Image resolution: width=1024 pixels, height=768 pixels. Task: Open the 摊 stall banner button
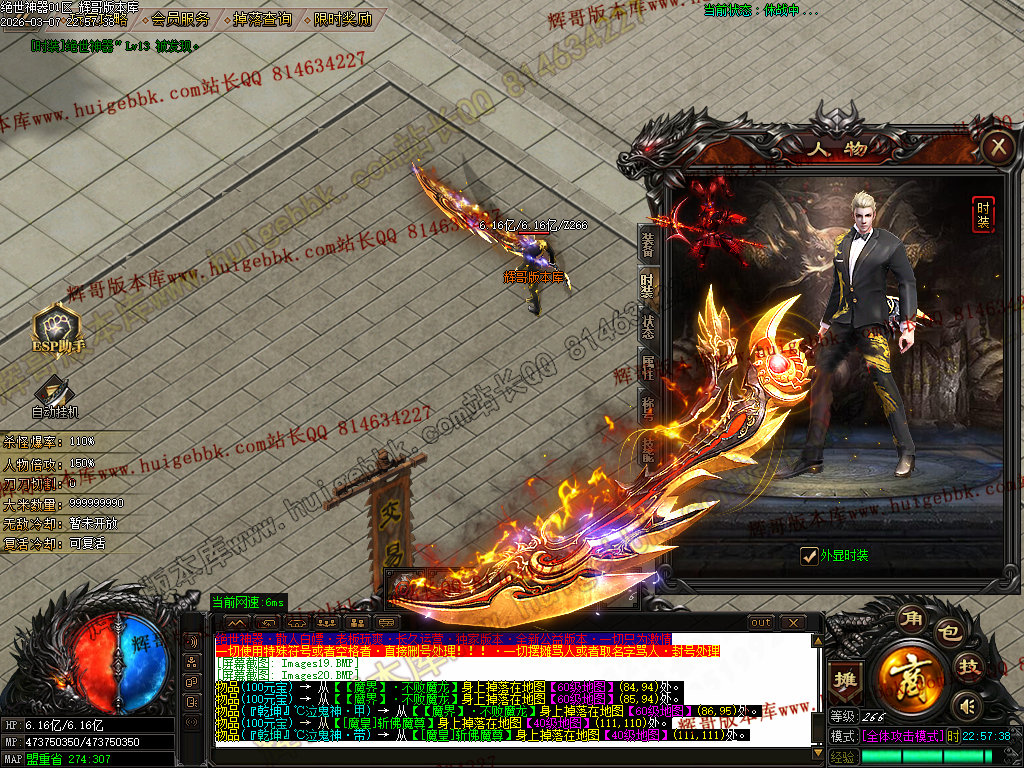[x=845, y=679]
